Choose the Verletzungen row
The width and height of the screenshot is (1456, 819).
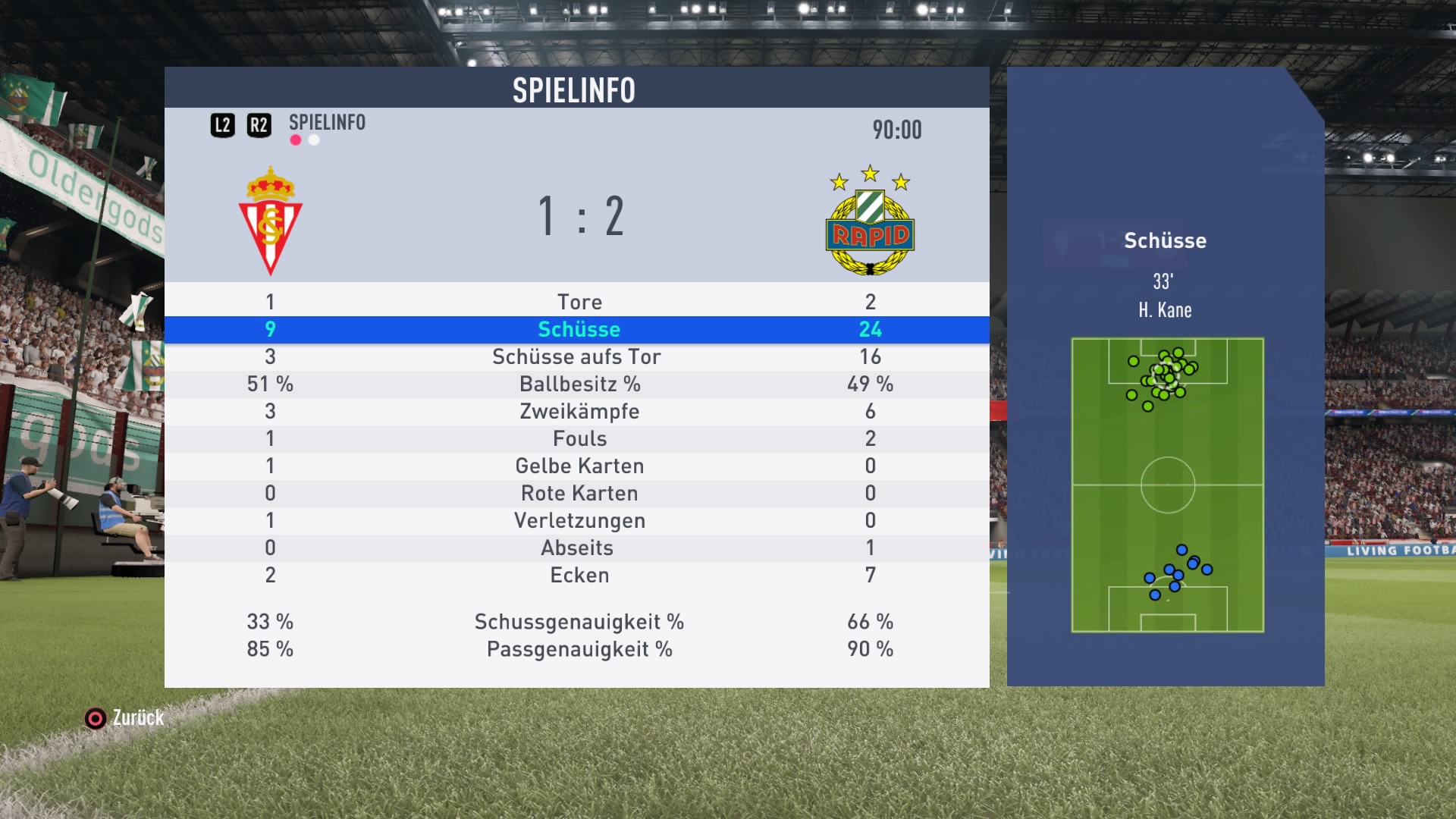(x=579, y=520)
